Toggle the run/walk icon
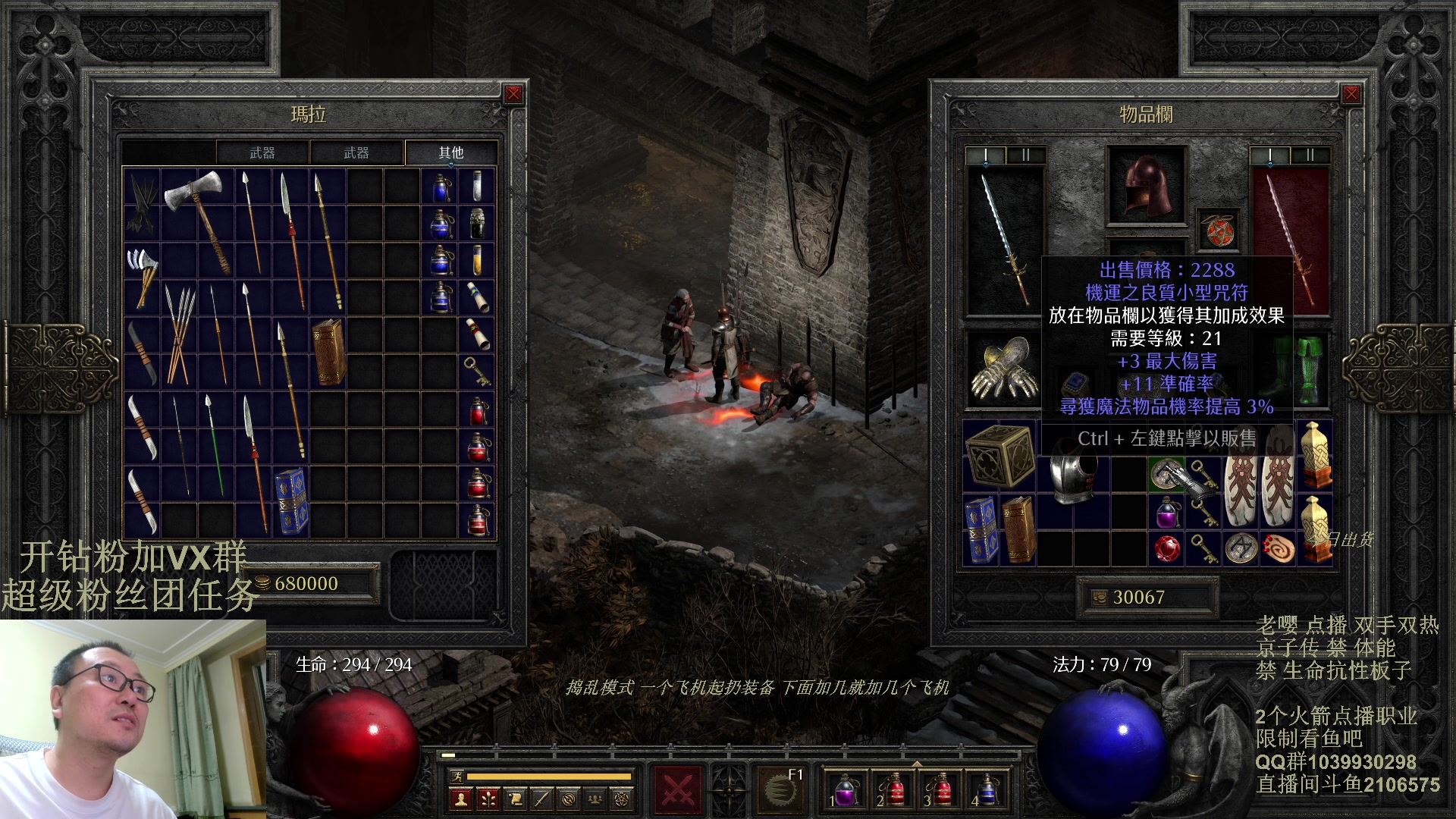 click(x=457, y=776)
